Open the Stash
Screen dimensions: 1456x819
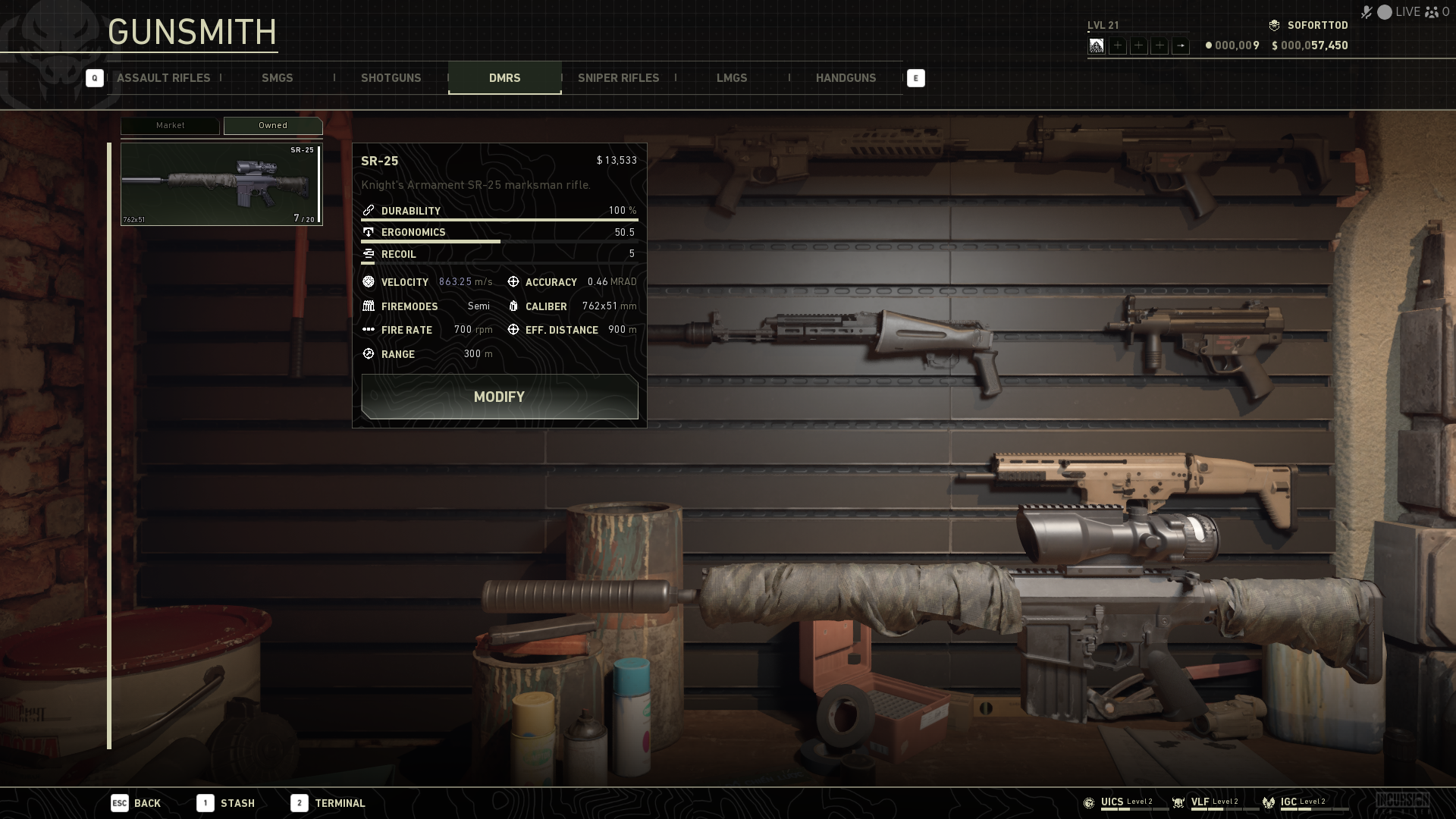pyautogui.click(x=226, y=803)
